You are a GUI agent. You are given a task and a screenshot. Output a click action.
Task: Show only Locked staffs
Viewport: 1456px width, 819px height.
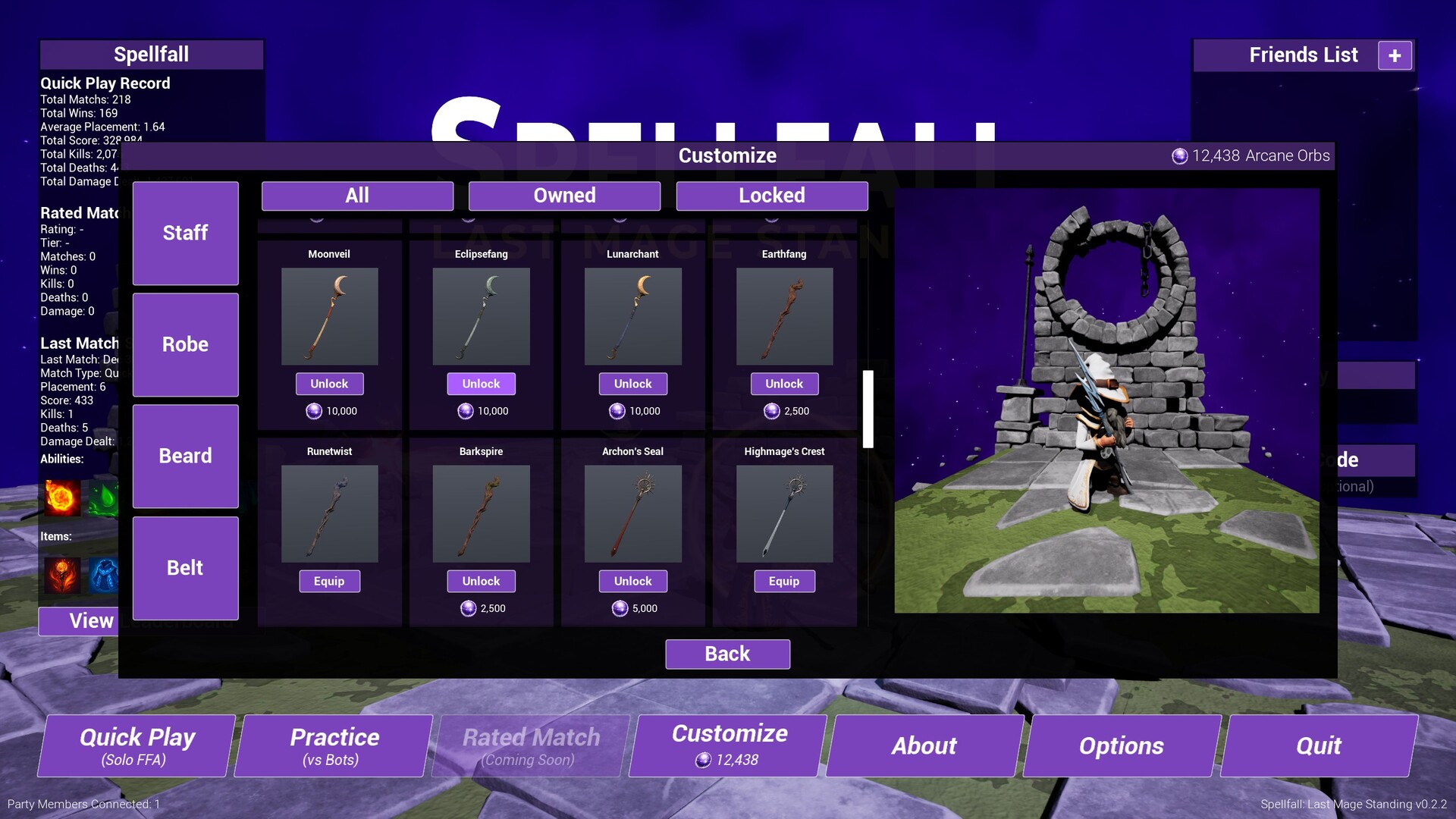click(771, 196)
